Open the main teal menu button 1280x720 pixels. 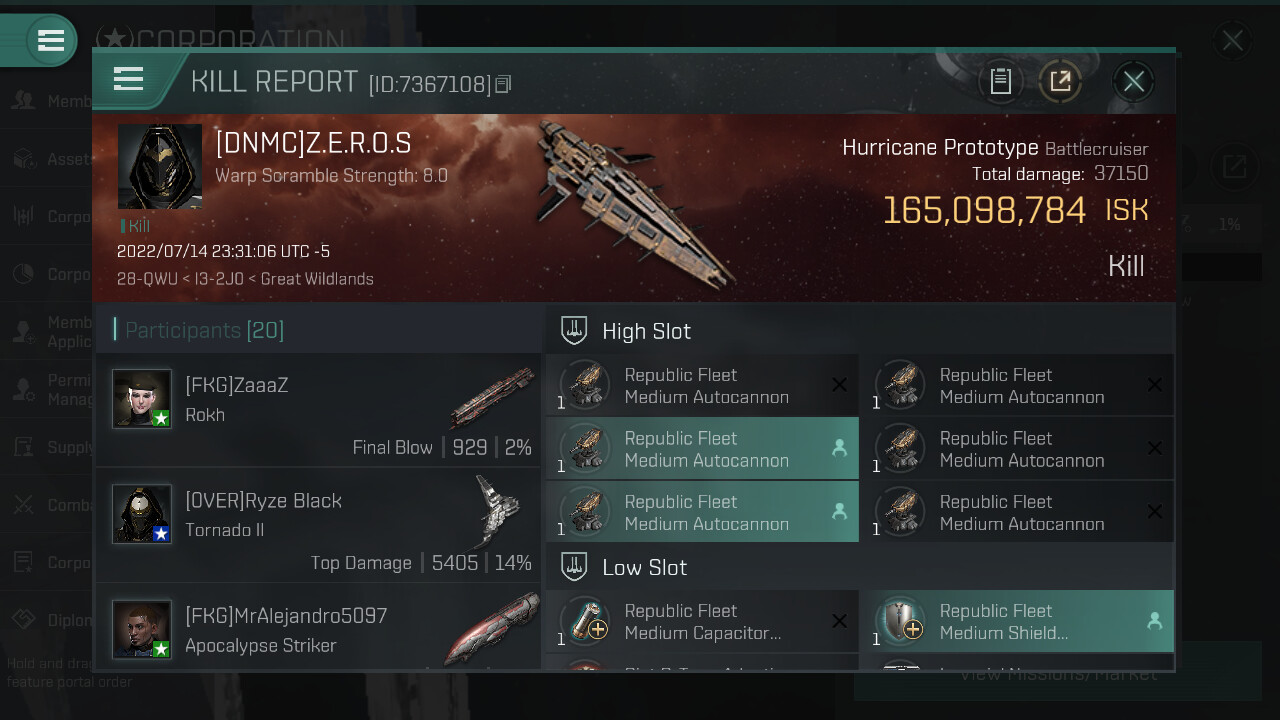point(50,41)
